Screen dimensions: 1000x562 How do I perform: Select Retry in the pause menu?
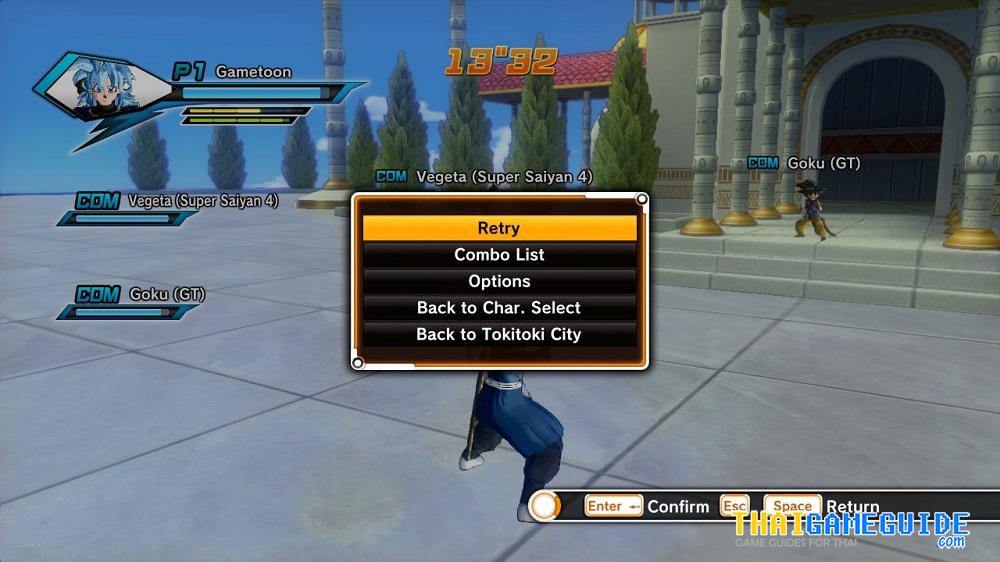[x=499, y=228]
